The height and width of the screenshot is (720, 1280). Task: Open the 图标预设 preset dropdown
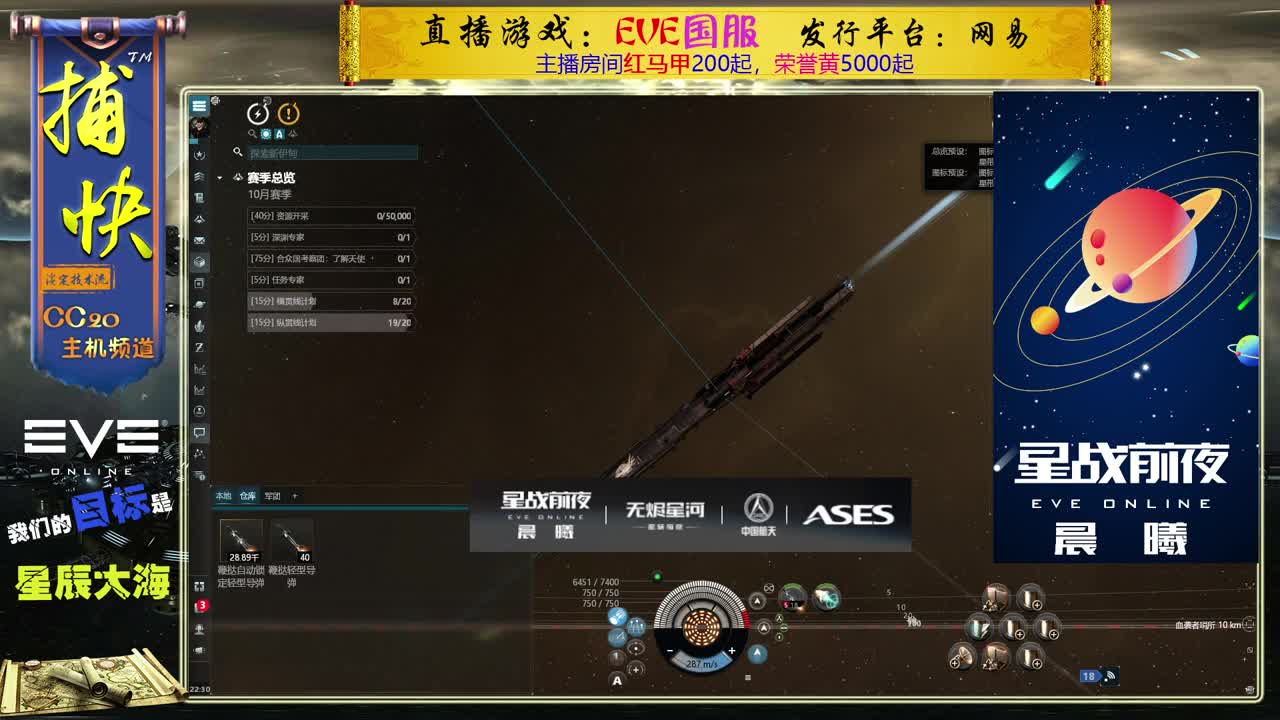tap(985, 173)
